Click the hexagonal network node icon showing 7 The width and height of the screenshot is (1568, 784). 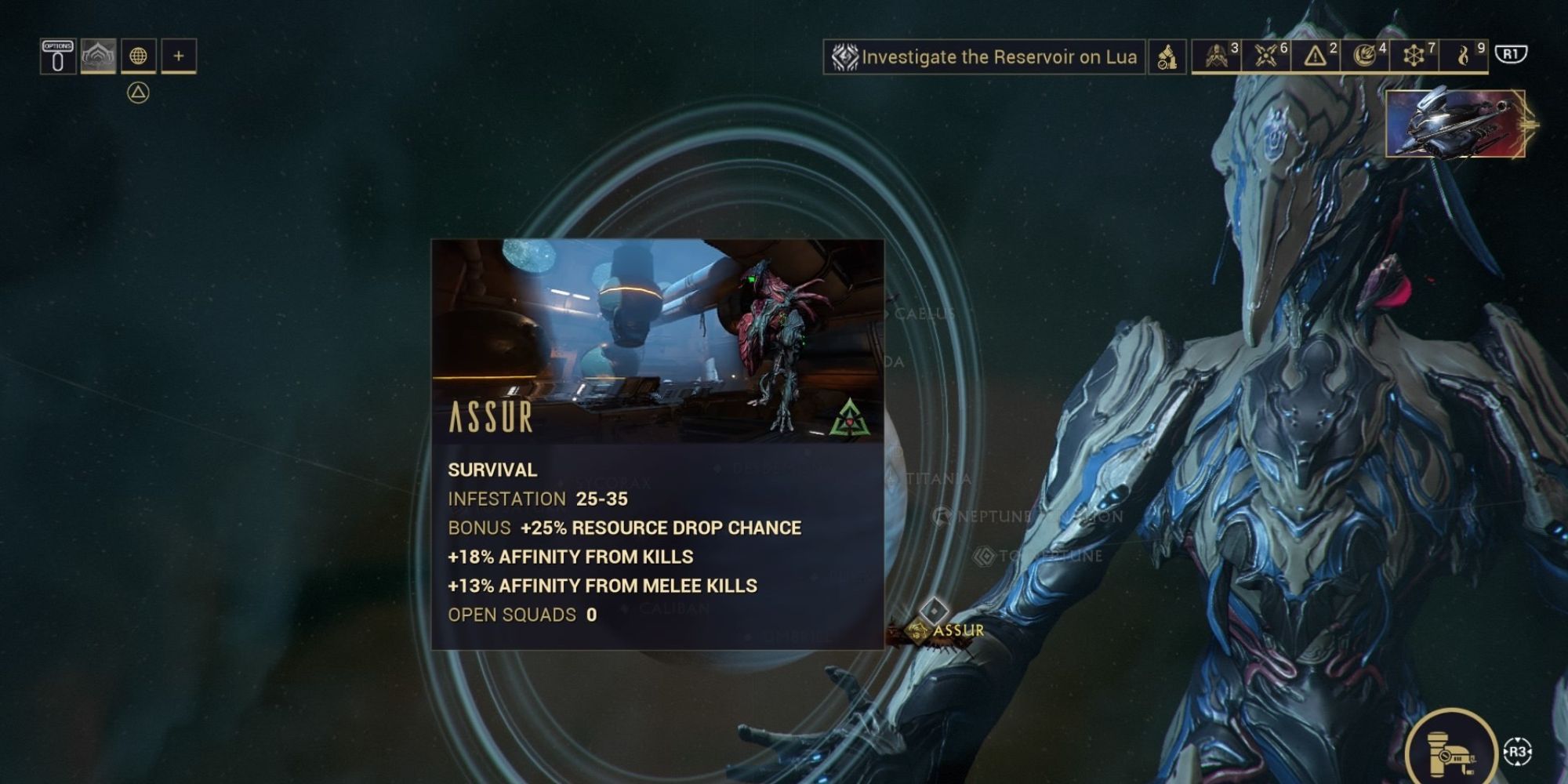tap(1414, 56)
